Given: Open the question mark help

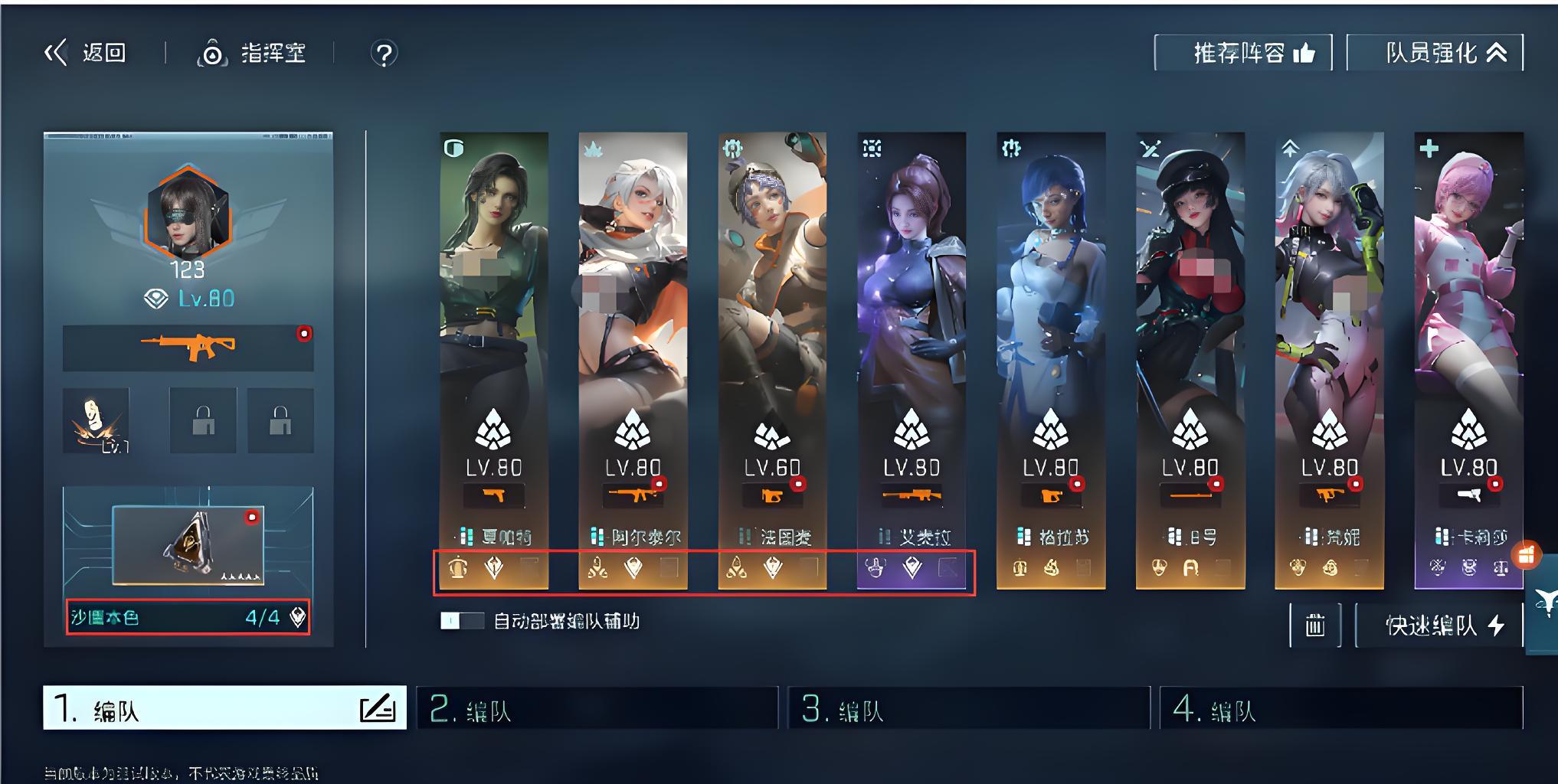Looking at the screenshot, I should [x=384, y=54].
